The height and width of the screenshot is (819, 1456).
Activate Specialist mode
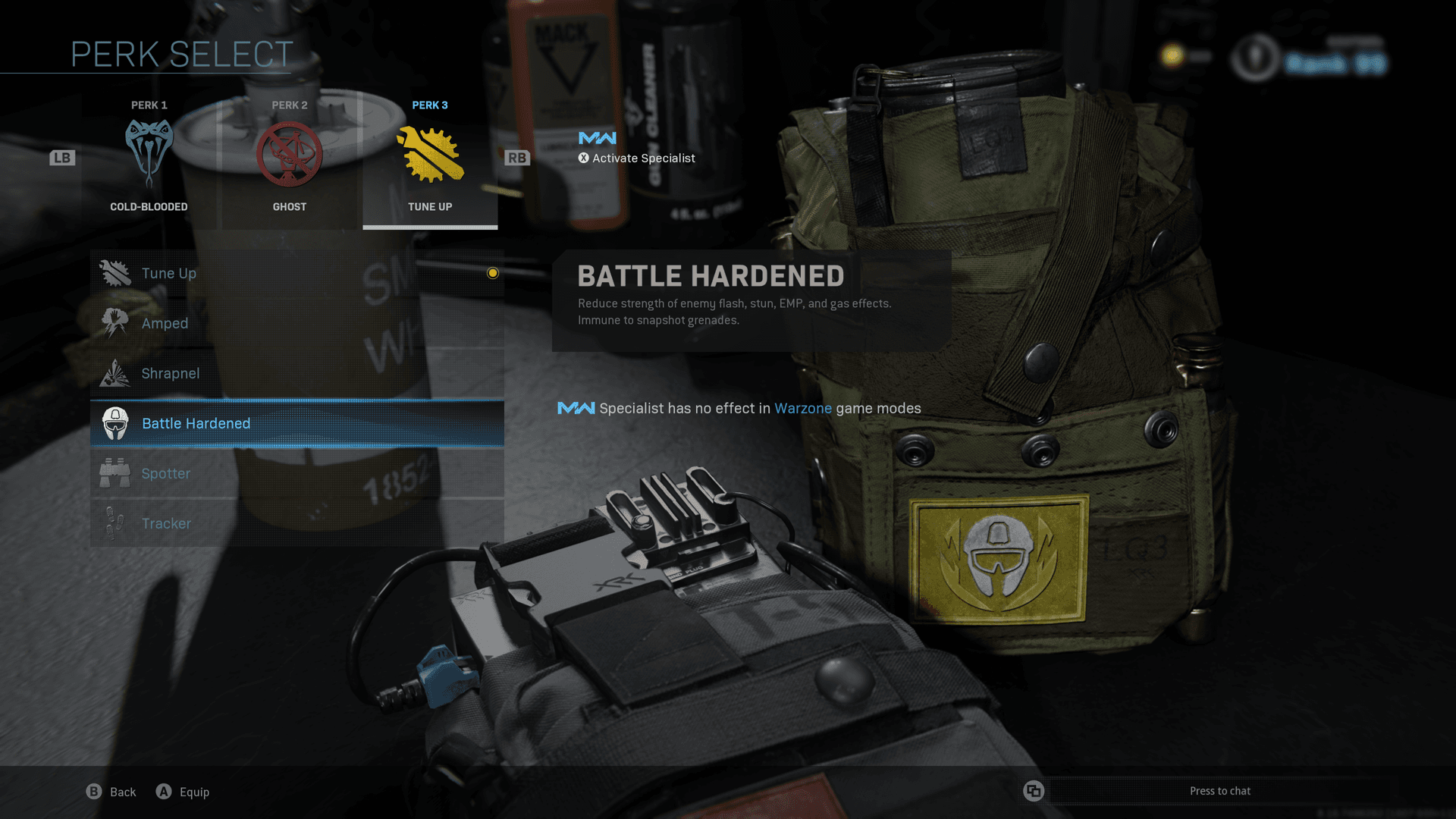pos(637,158)
